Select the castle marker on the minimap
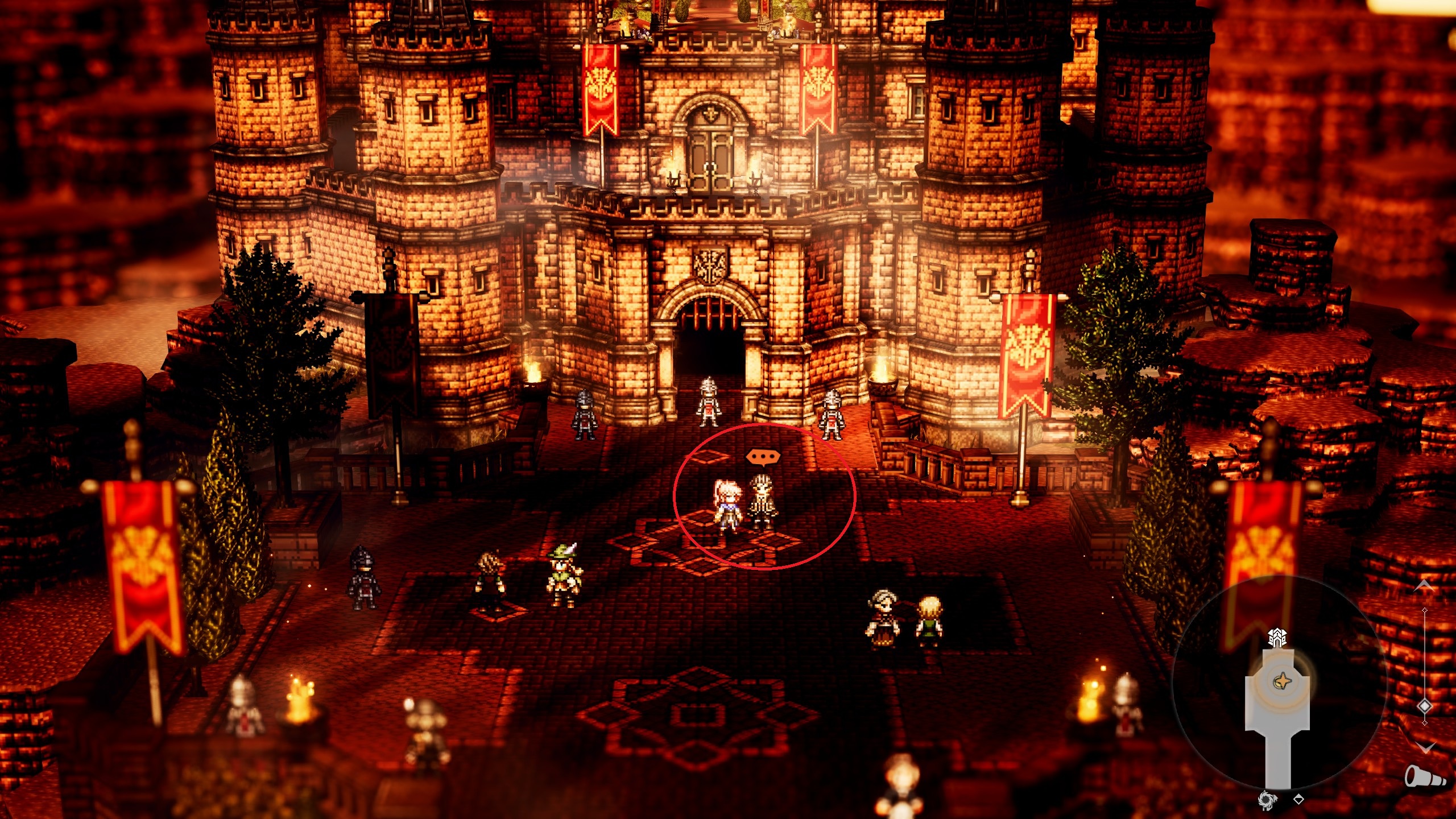1456x819 pixels. pyautogui.click(x=1277, y=638)
